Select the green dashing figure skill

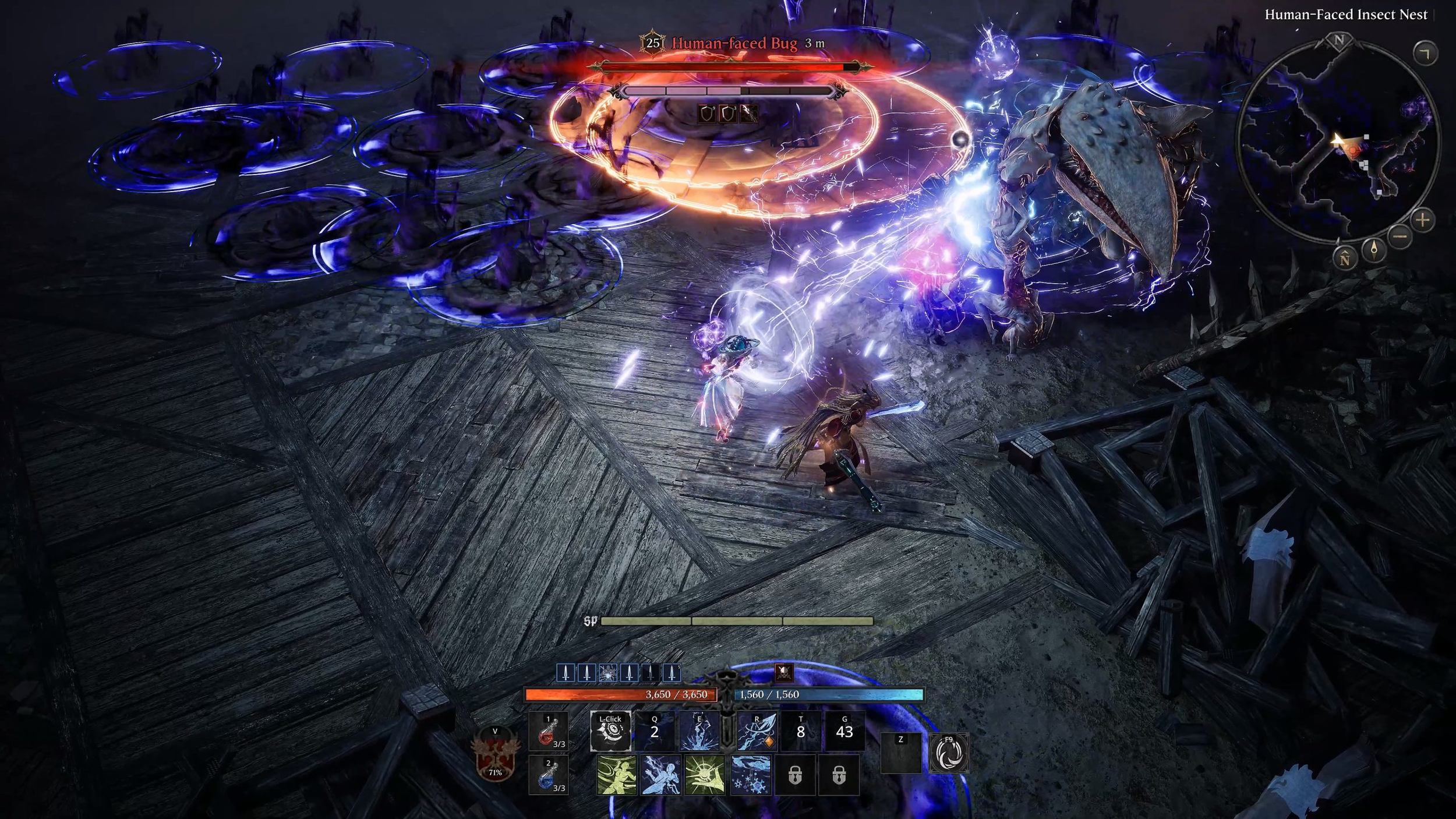617,775
